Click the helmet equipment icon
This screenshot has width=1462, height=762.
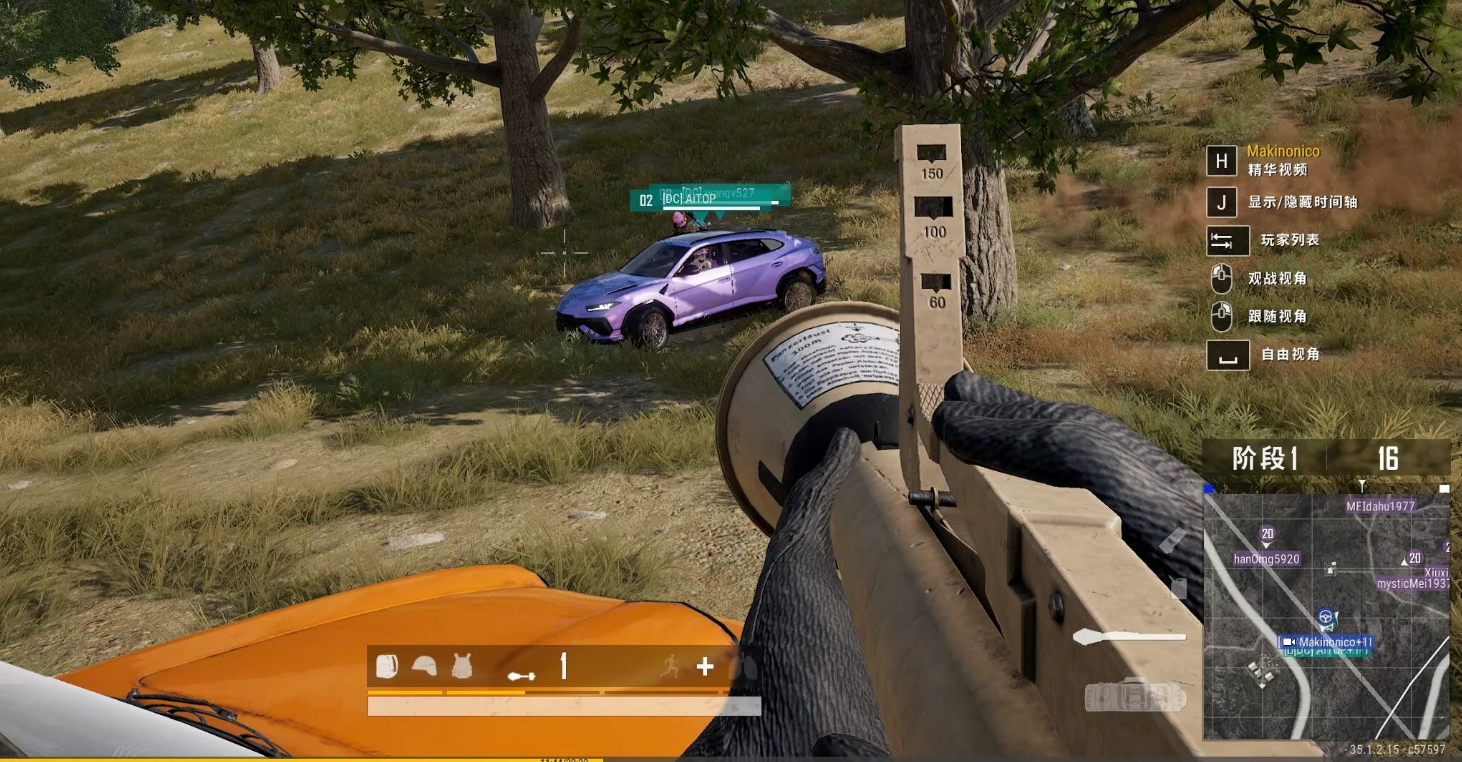coord(424,667)
